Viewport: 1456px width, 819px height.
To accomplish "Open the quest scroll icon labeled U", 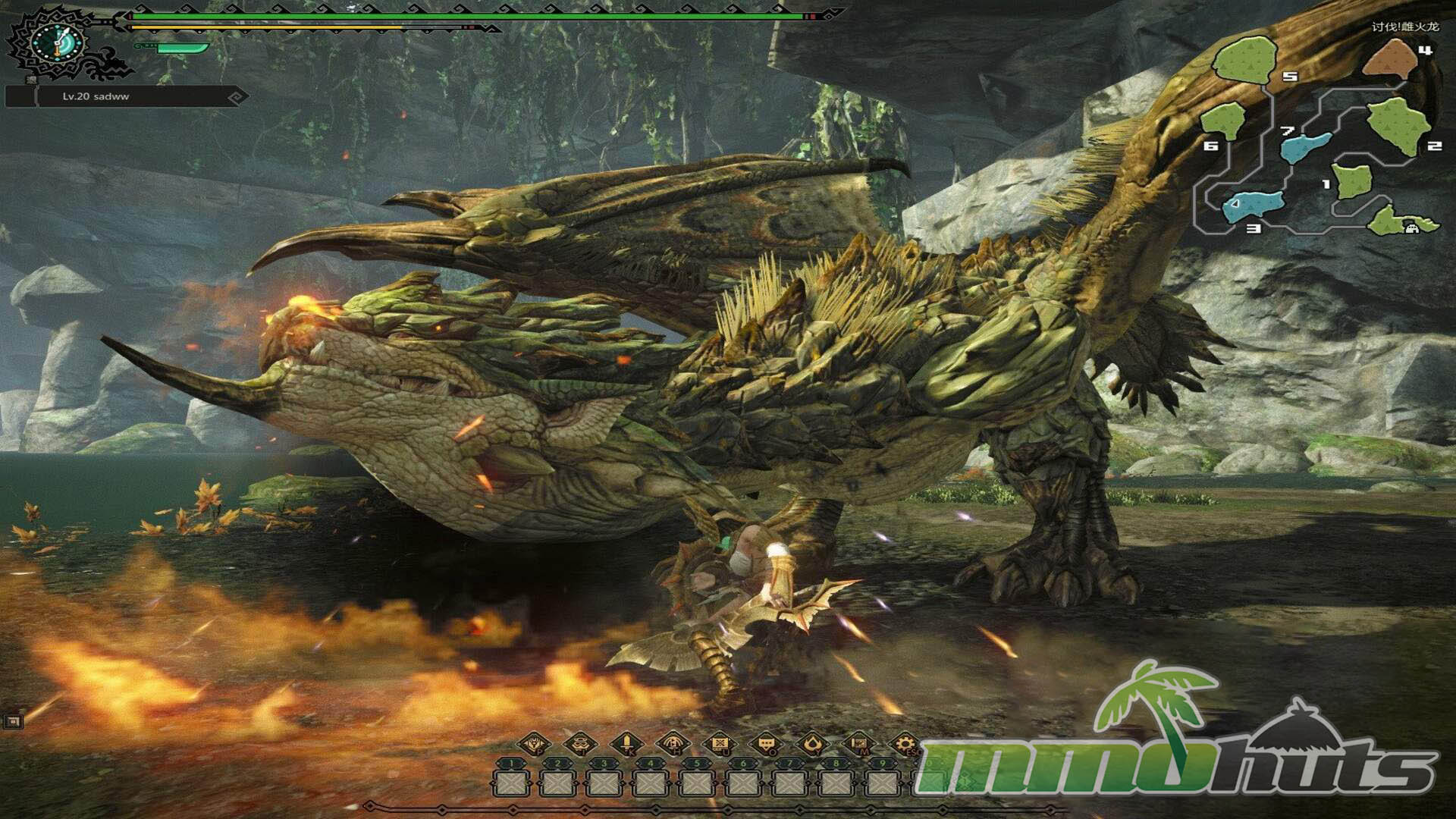I will (x=720, y=743).
